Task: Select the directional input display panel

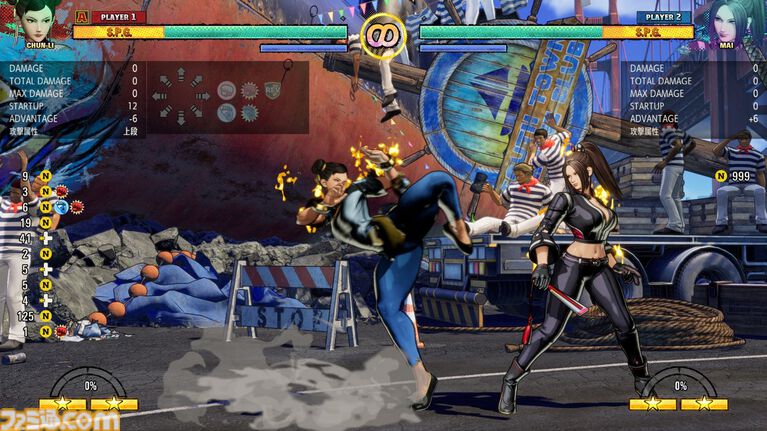Action: [x=228, y=96]
